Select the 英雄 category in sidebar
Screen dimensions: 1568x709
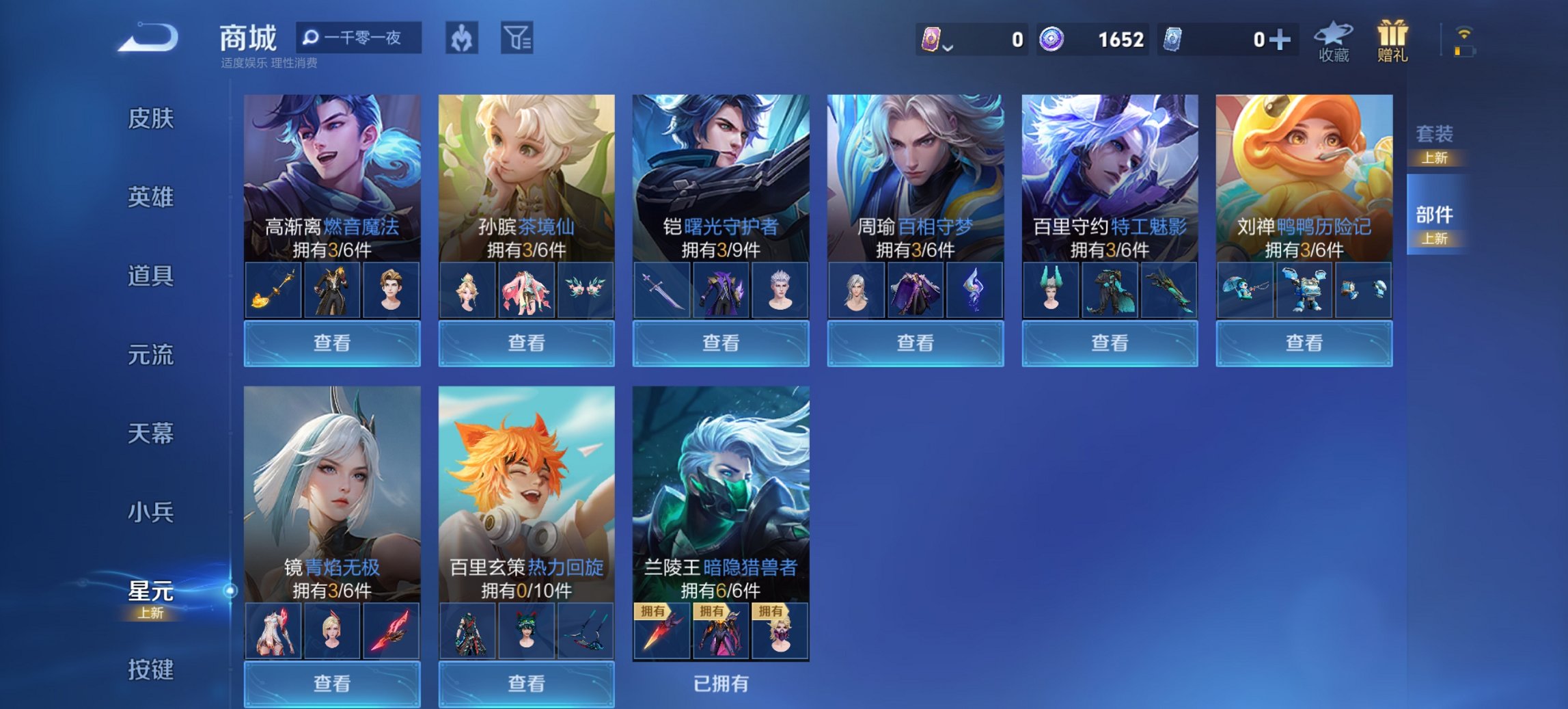[x=150, y=197]
